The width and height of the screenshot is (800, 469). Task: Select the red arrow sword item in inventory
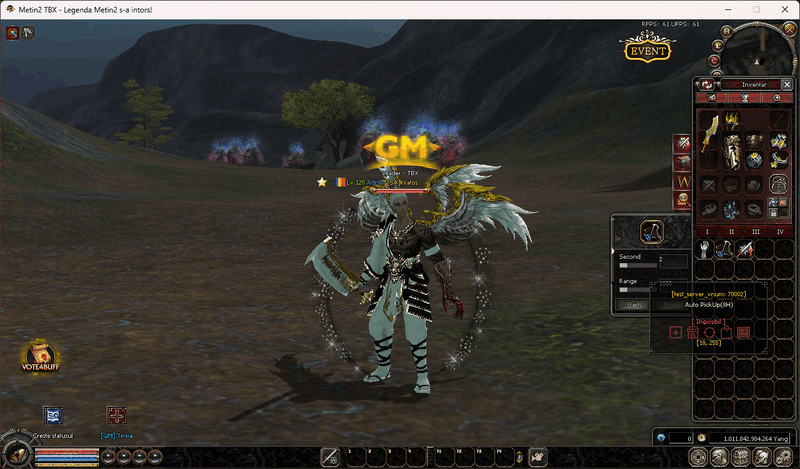tap(745, 250)
